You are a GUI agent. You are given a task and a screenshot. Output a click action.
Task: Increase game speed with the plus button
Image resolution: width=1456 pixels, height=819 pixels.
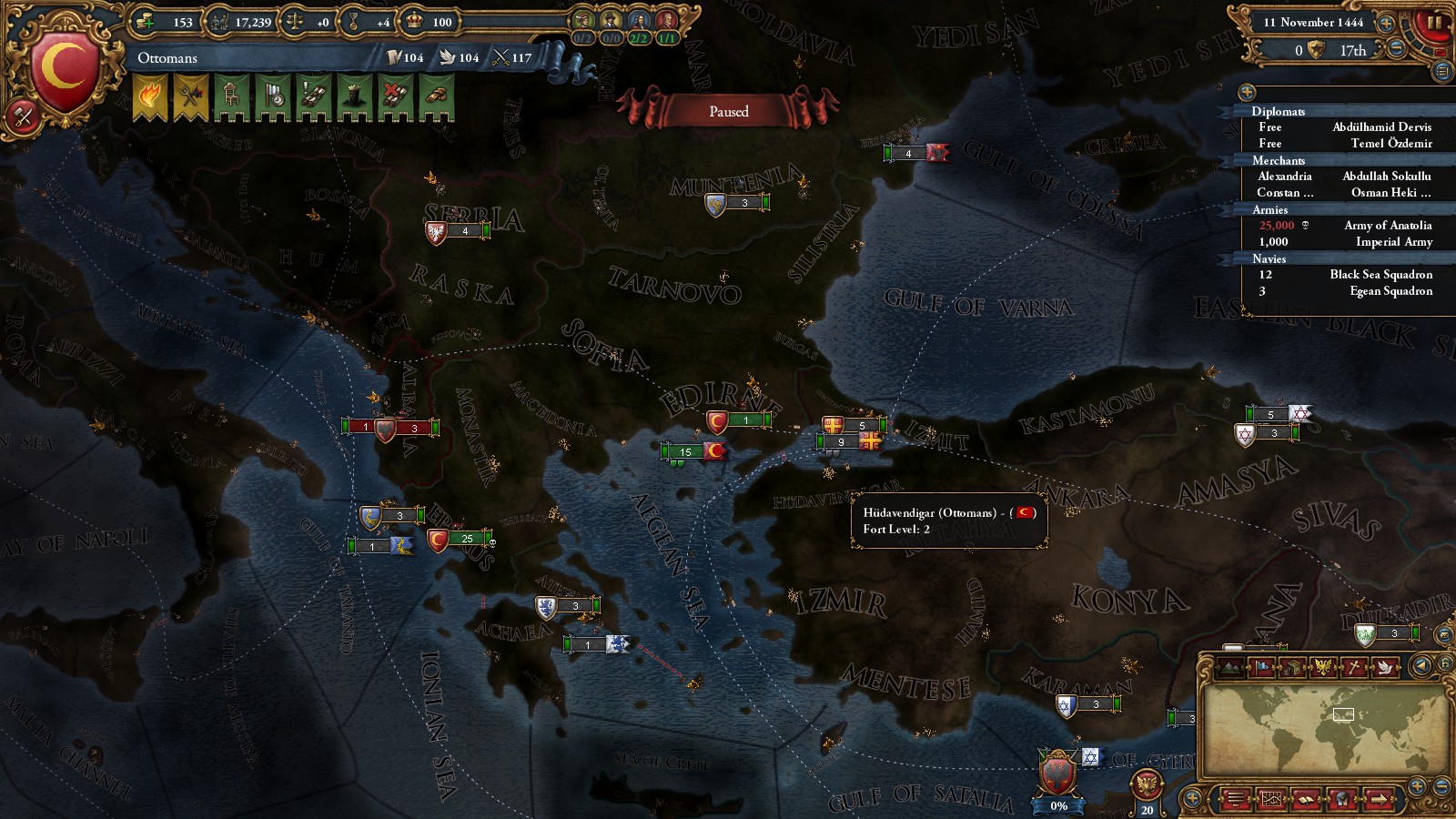(x=1386, y=23)
